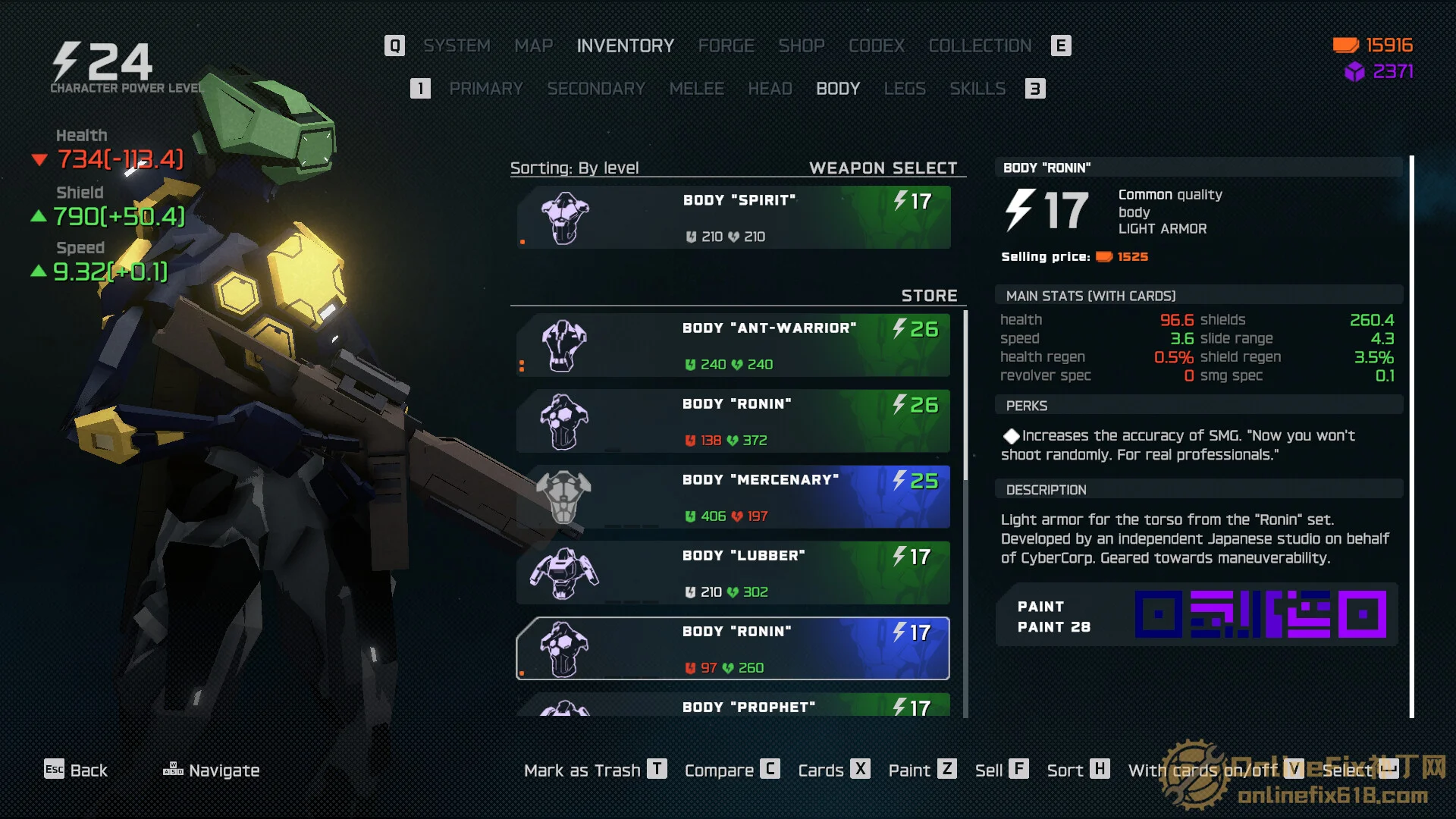Pick the Body "Mercenary" armor
Viewport: 1456px width, 819px height.
(733, 497)
